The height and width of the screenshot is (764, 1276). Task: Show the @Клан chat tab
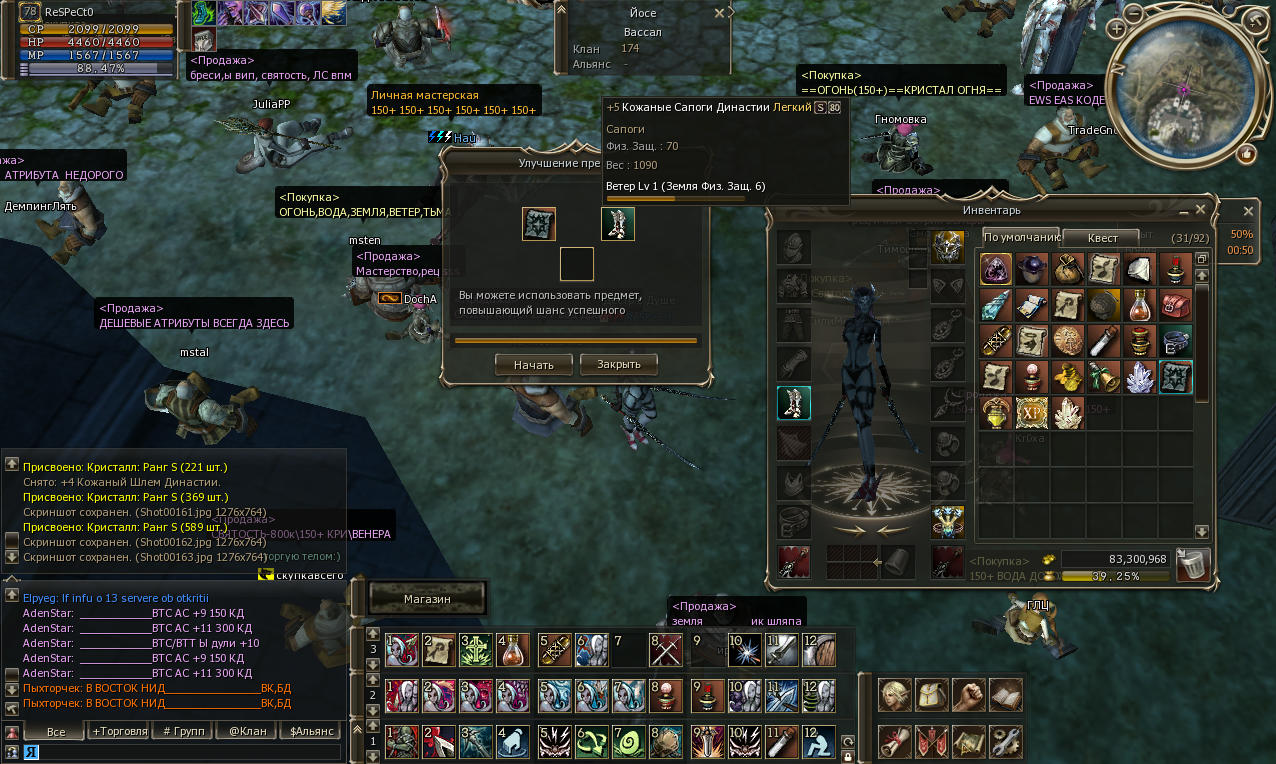[x=248, y=731]
